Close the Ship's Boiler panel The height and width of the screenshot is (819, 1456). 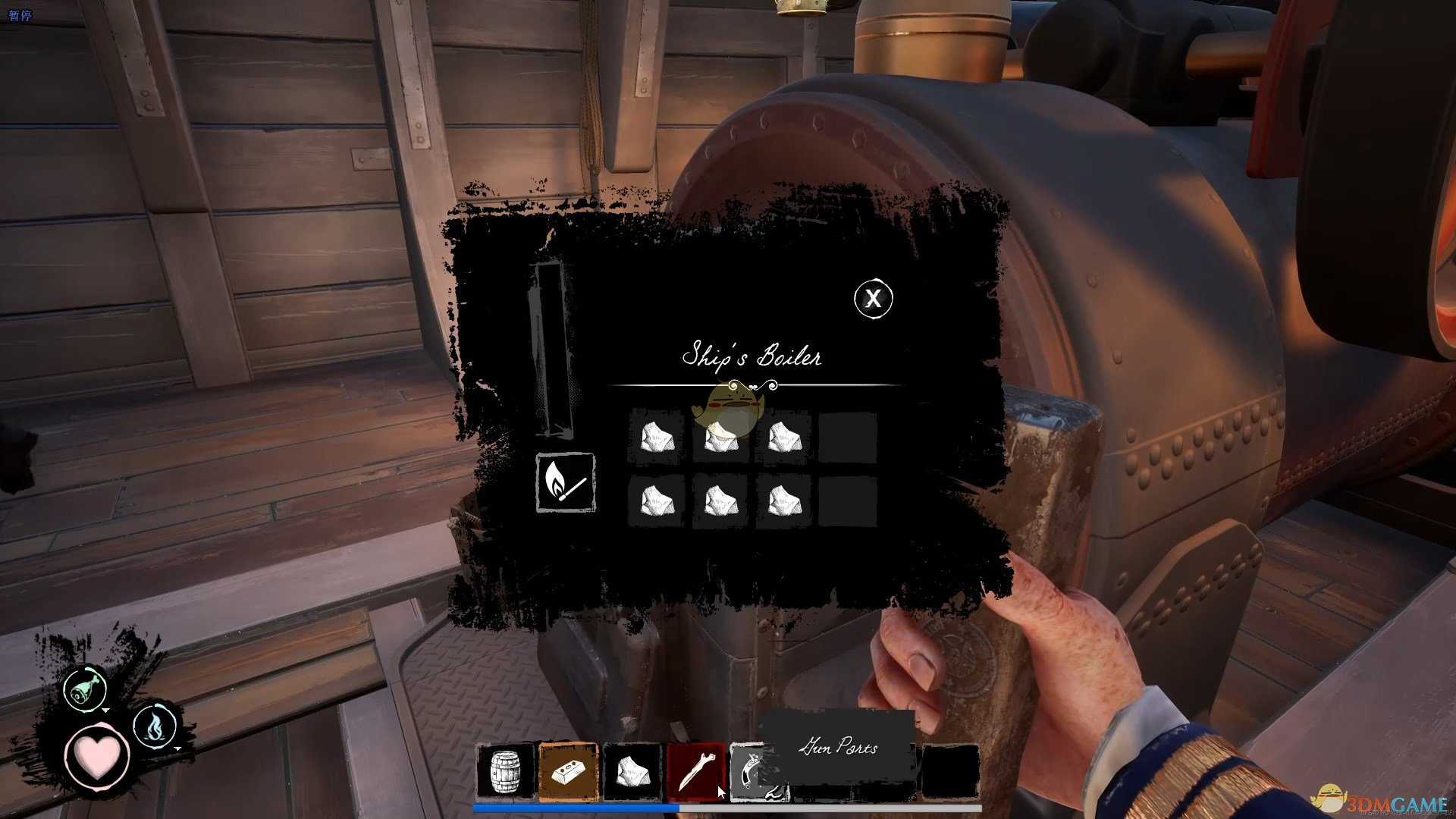coord(874,298)
